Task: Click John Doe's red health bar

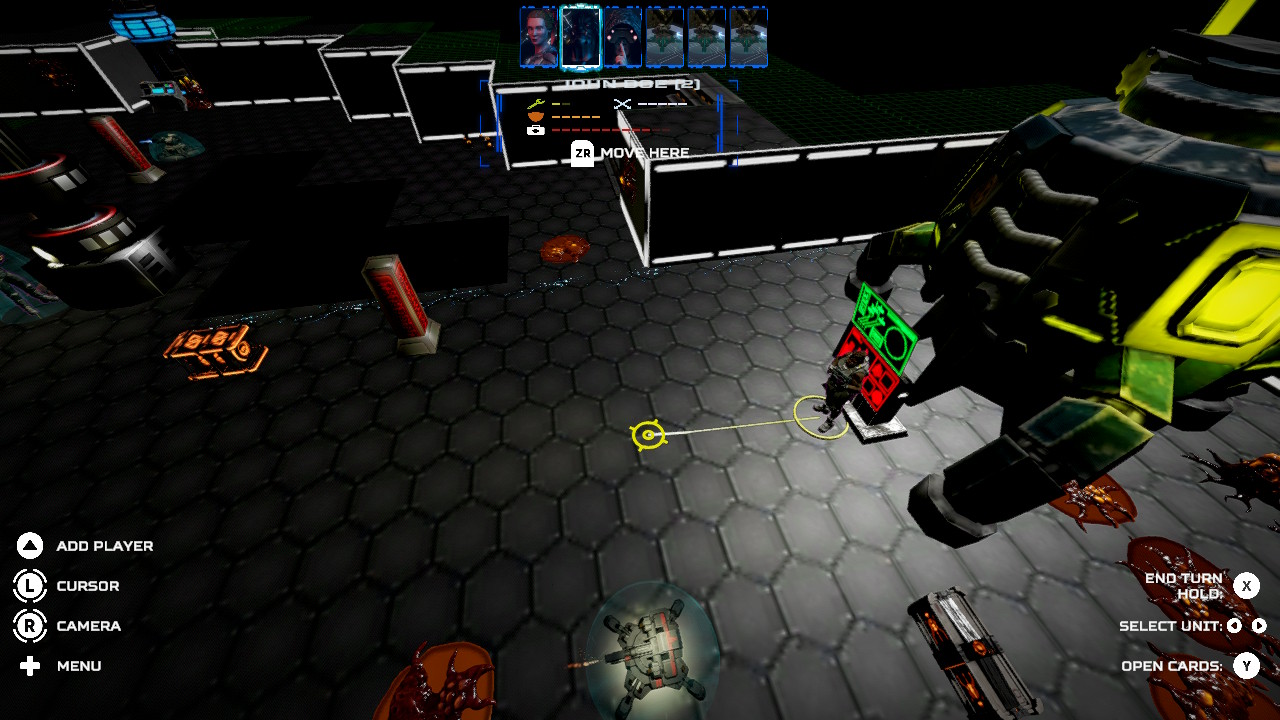Action: pyautogui.click(x=600, y=129)
